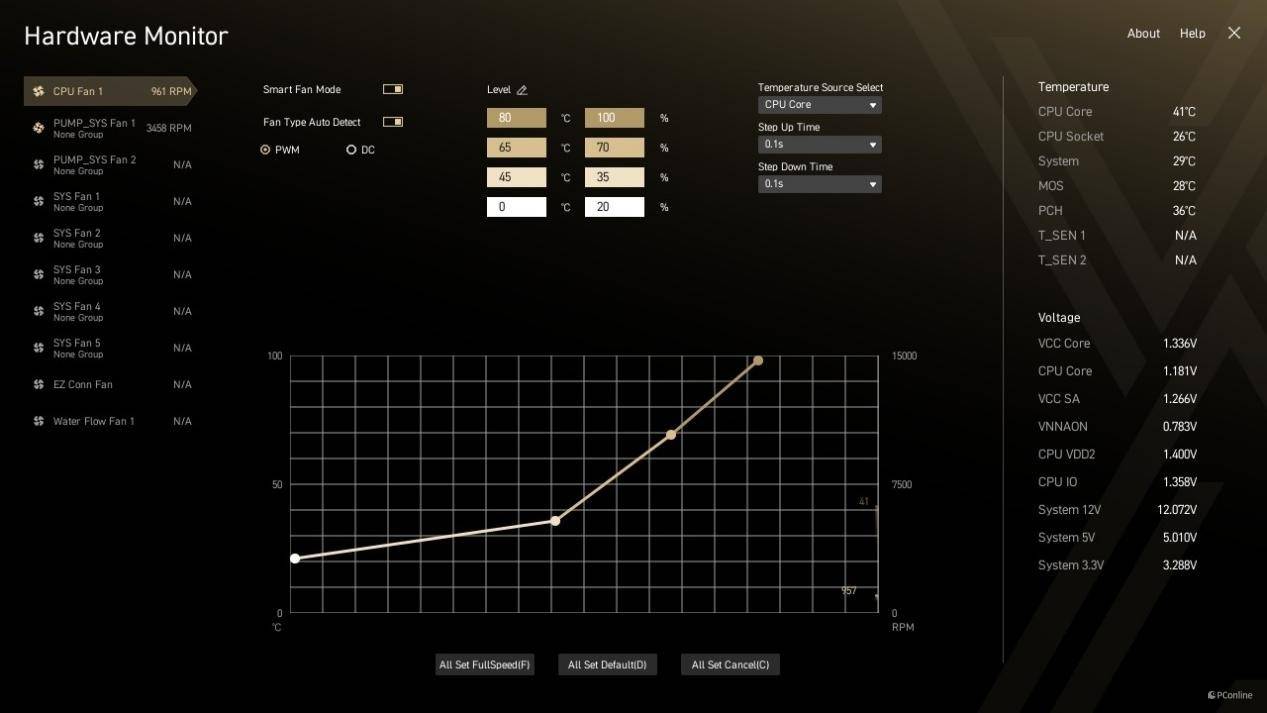This screenshot has width=1267, height=713.
Task: Click All Set Default(D) button
Action: 607,665
